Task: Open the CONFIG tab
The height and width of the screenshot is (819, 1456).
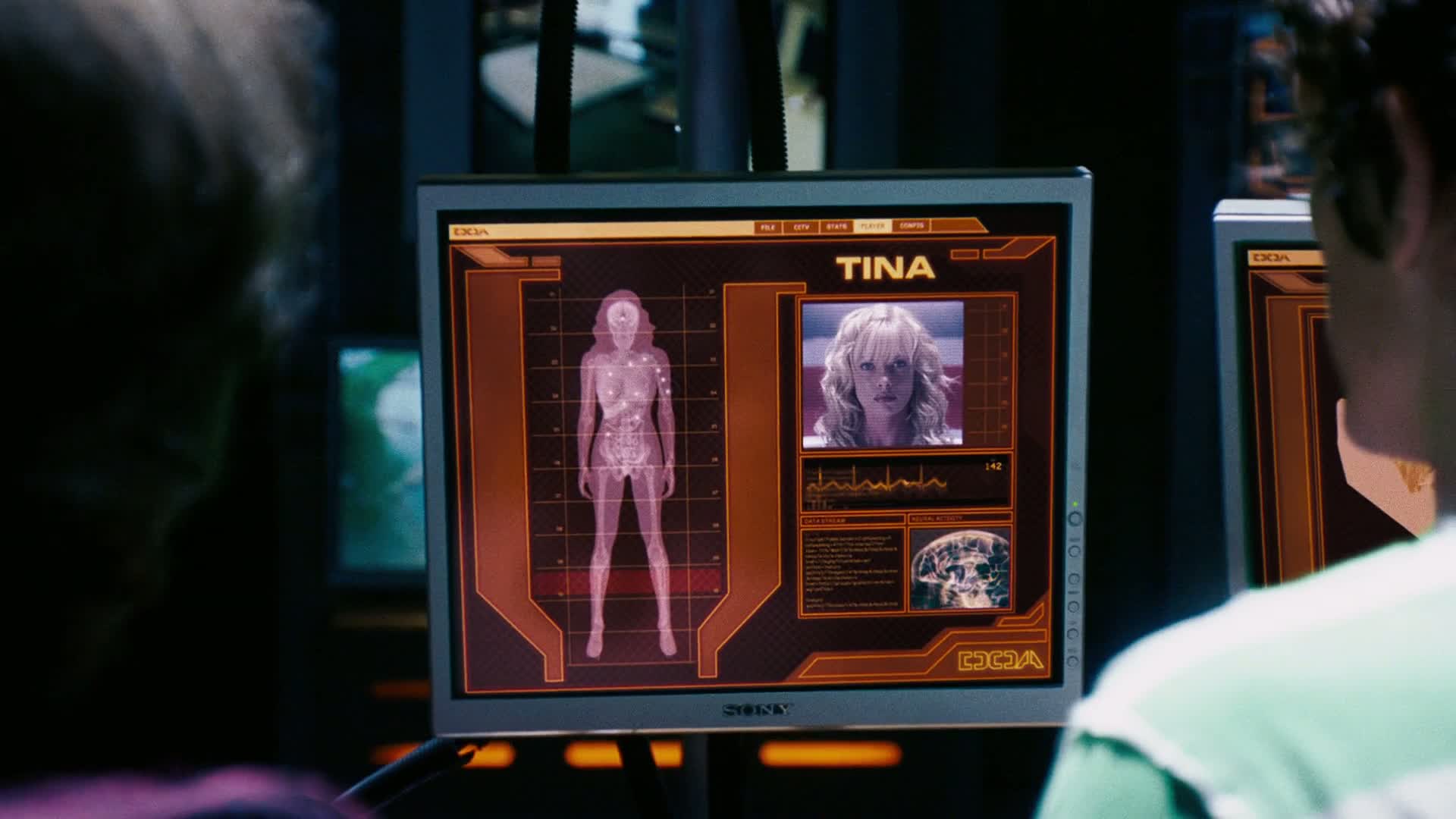Action: 911,226
